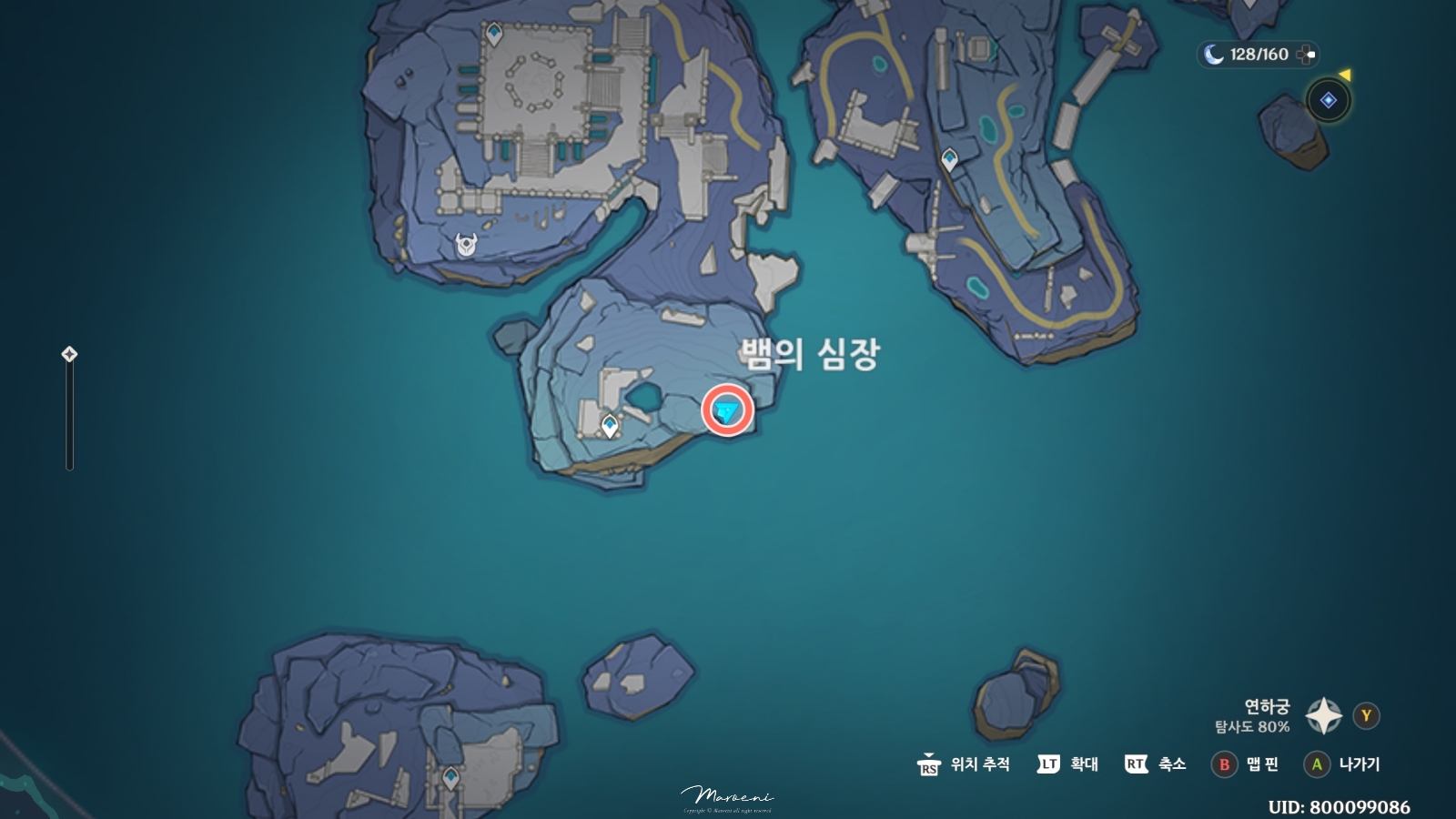Click the horned boss icon near the temple

467,243
